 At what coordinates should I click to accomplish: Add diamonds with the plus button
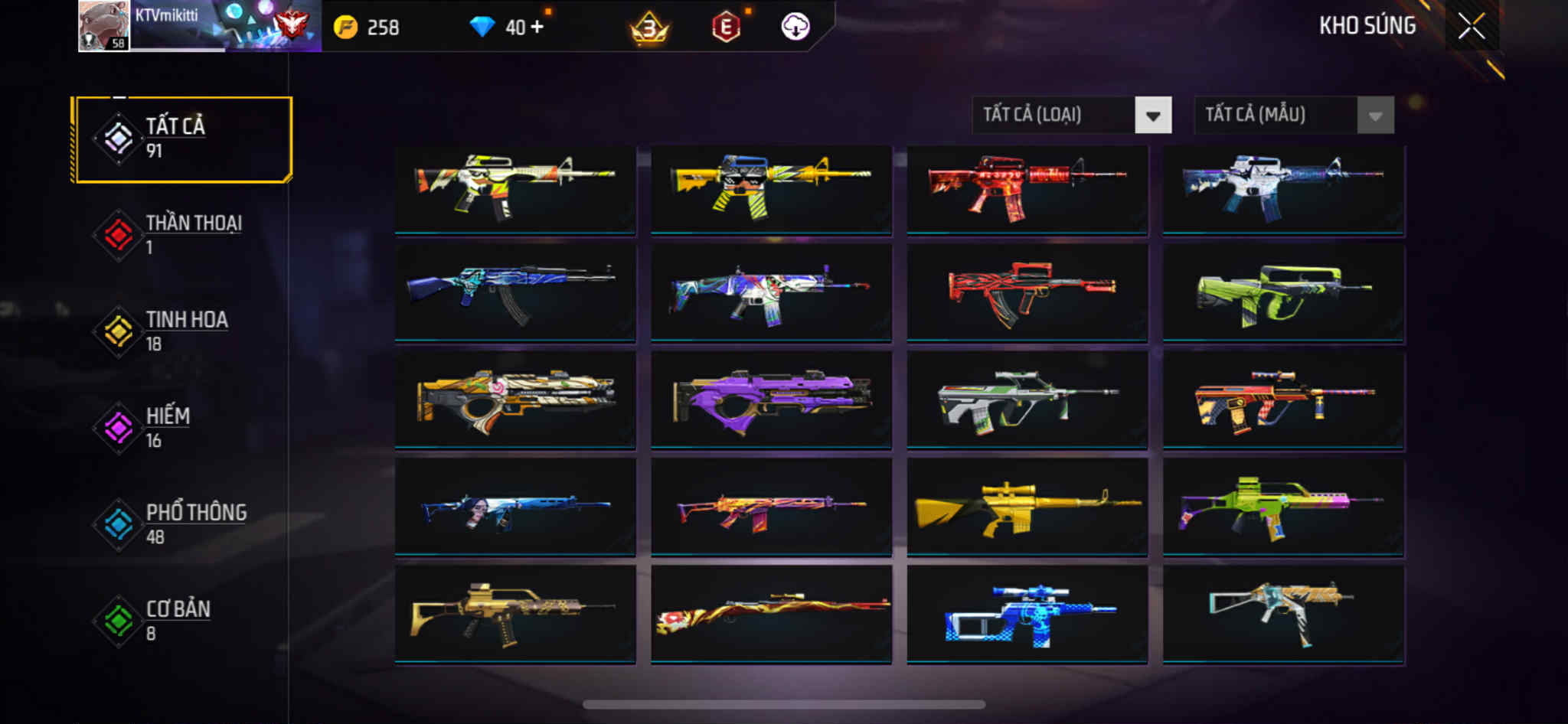(537, 27)
